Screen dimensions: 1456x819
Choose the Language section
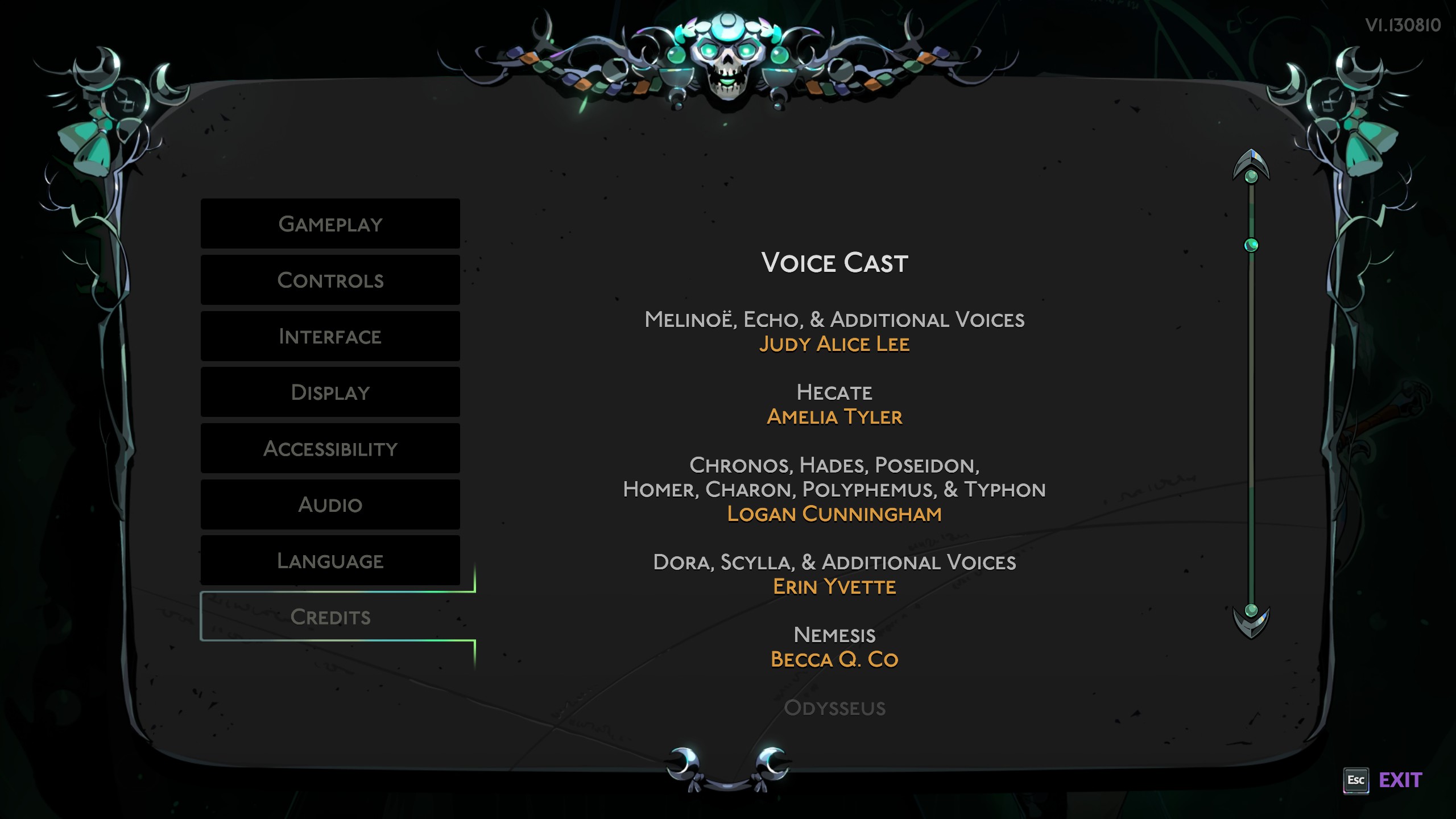(x=330, y=561)
